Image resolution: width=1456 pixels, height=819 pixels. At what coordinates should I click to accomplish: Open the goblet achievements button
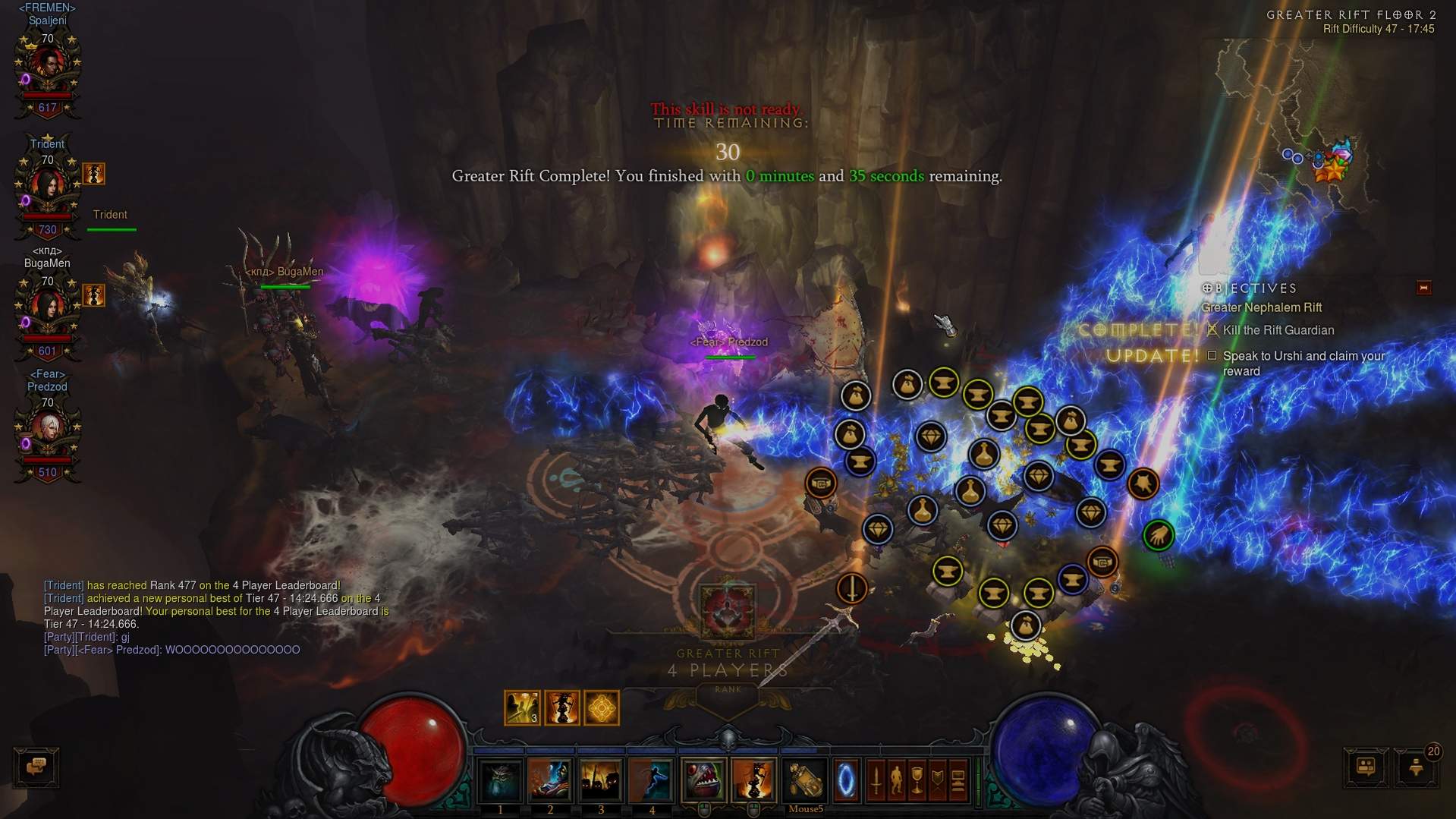(917, 780)
